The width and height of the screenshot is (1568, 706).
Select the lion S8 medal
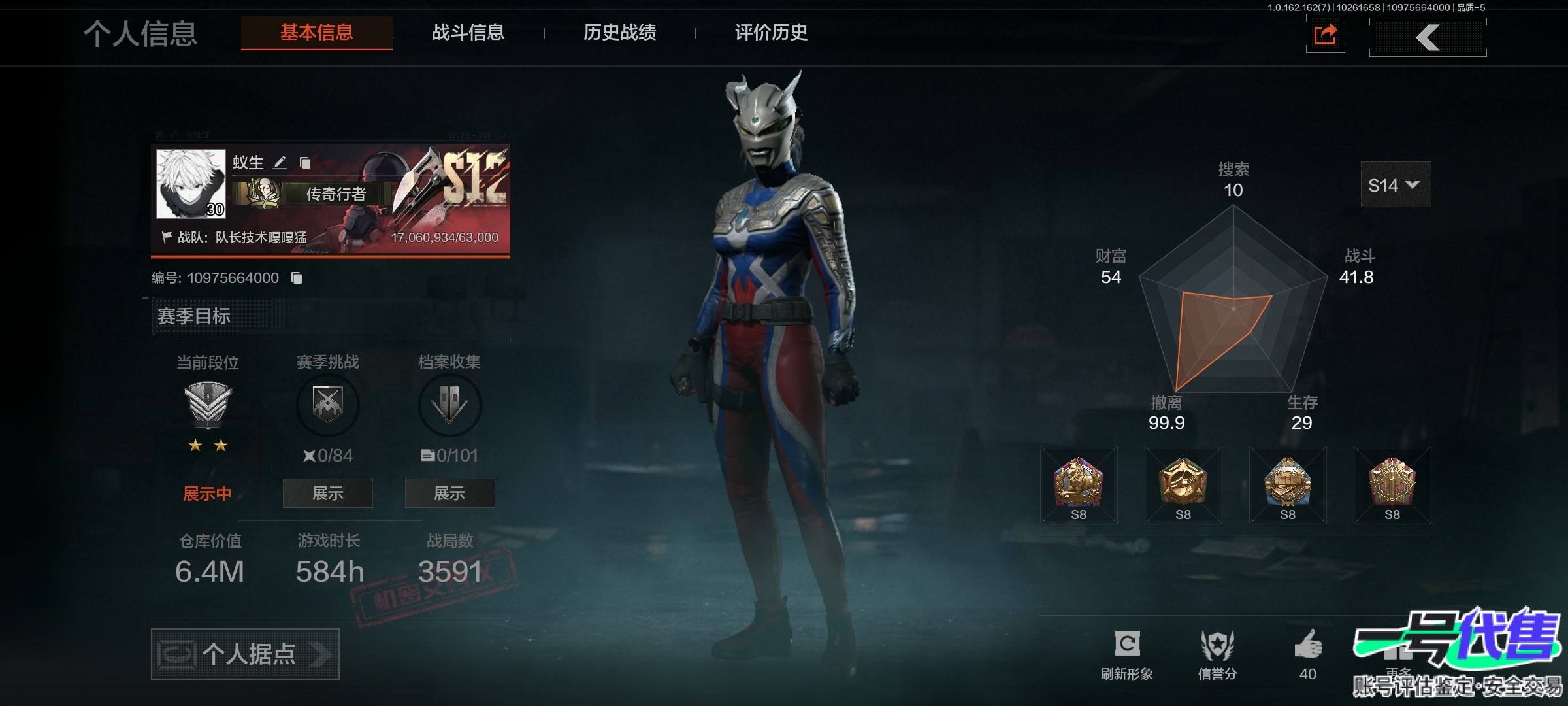[x=1079, y=485]
